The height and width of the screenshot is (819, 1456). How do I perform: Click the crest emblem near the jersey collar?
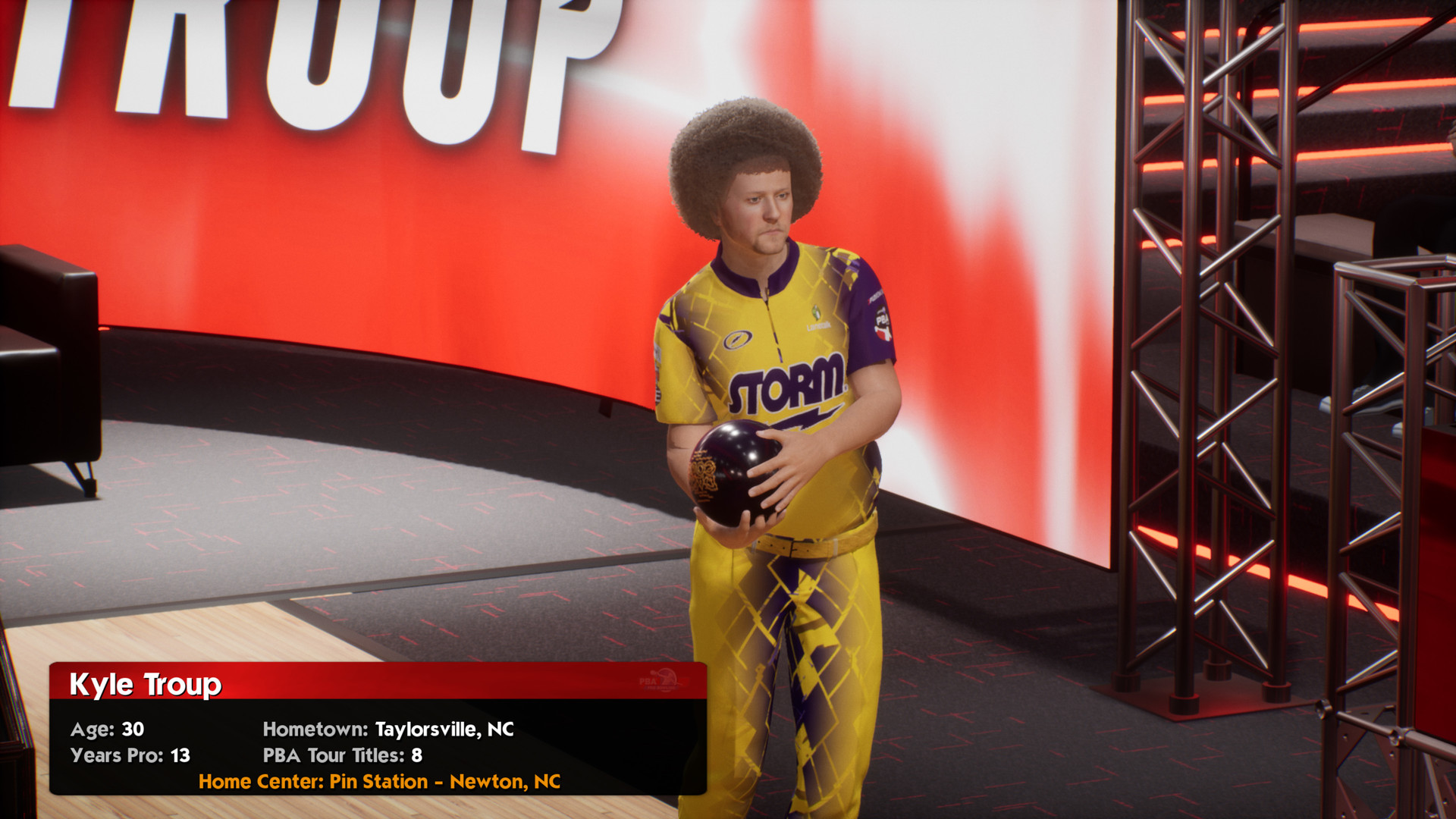pyautogui.click(x=816, y=311)
